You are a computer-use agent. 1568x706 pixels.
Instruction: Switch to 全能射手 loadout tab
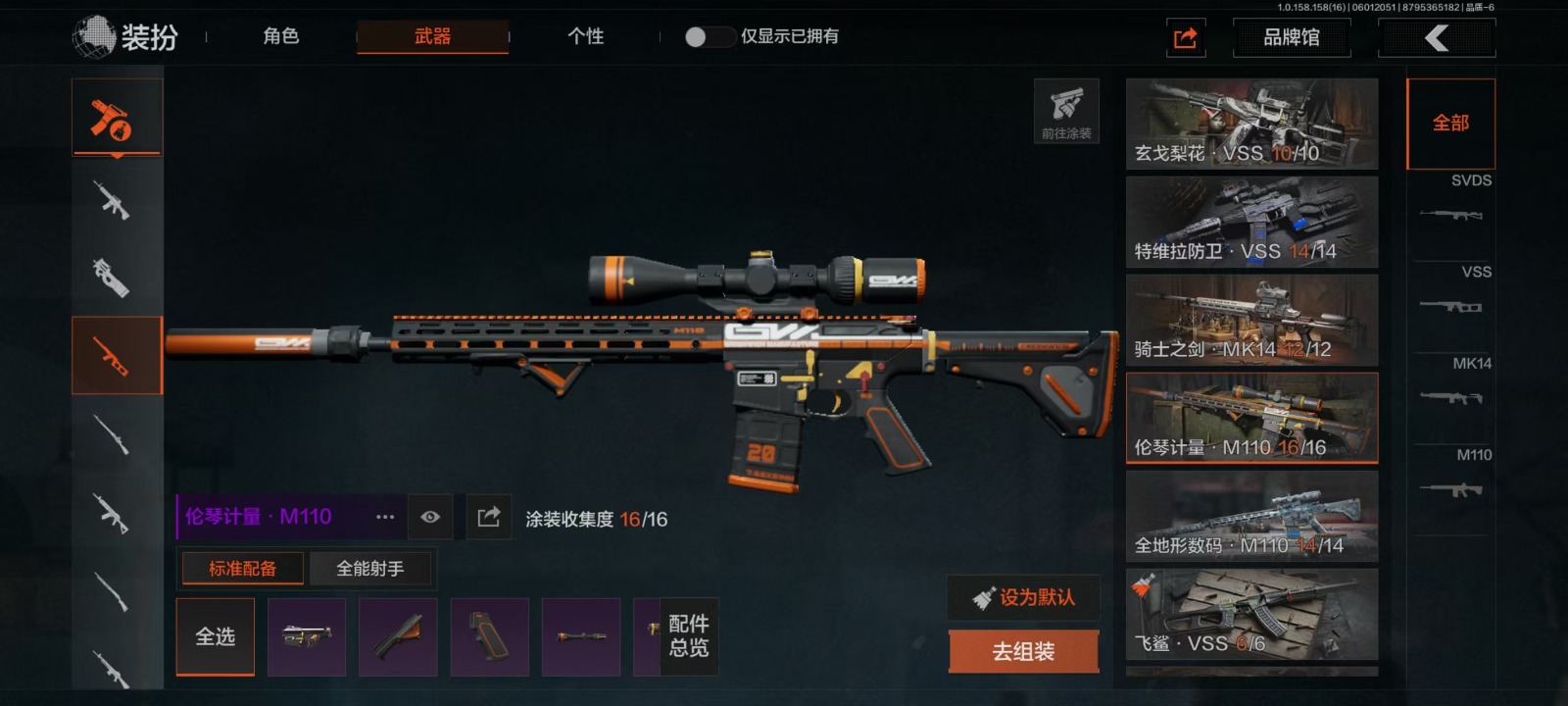(369, 569)
